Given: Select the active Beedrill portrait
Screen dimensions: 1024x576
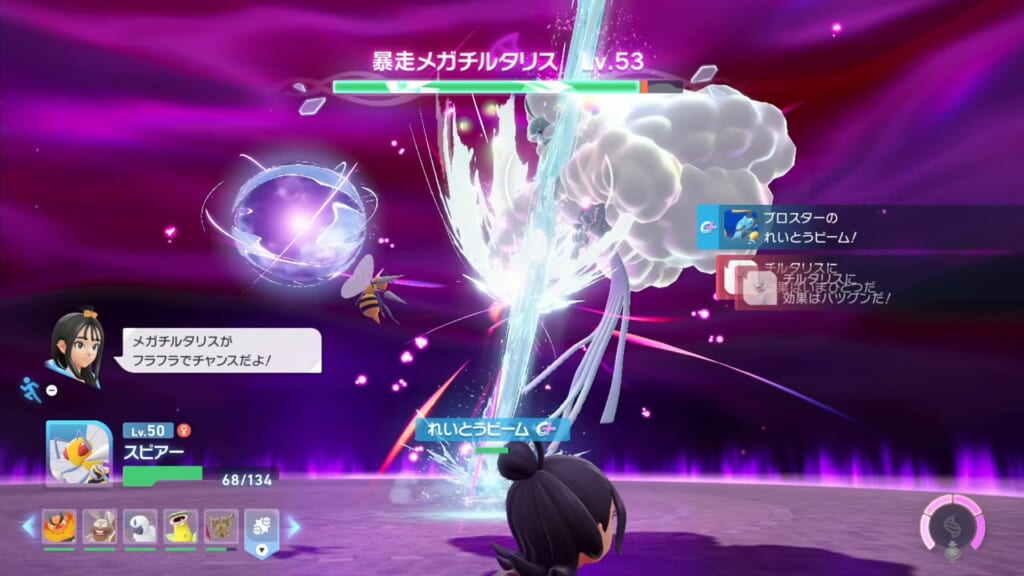Looking at the screenshot, I should [78, 453].
